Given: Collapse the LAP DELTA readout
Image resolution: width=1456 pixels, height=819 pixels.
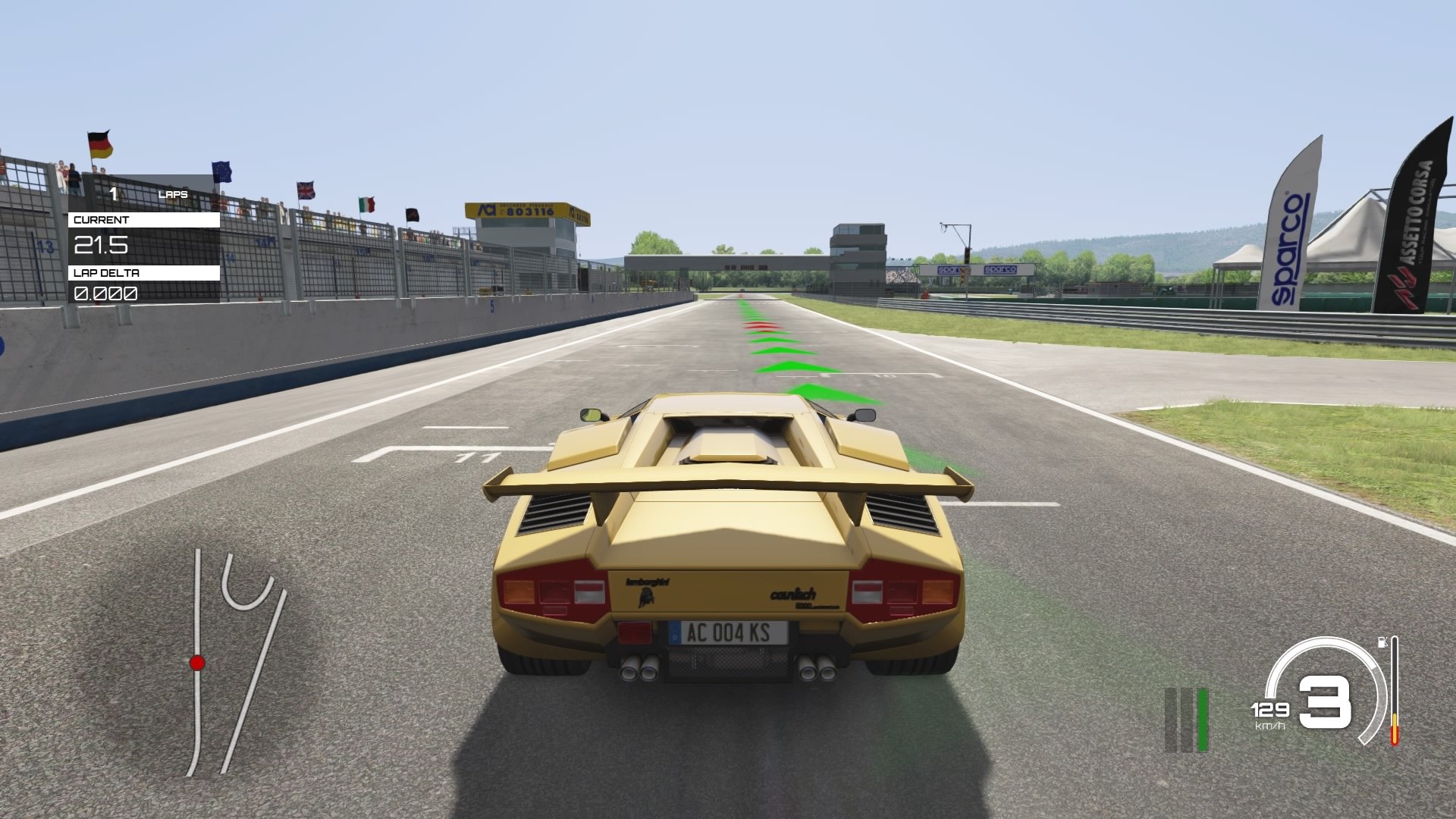Looking at the screenshot, I should point(106,293).
